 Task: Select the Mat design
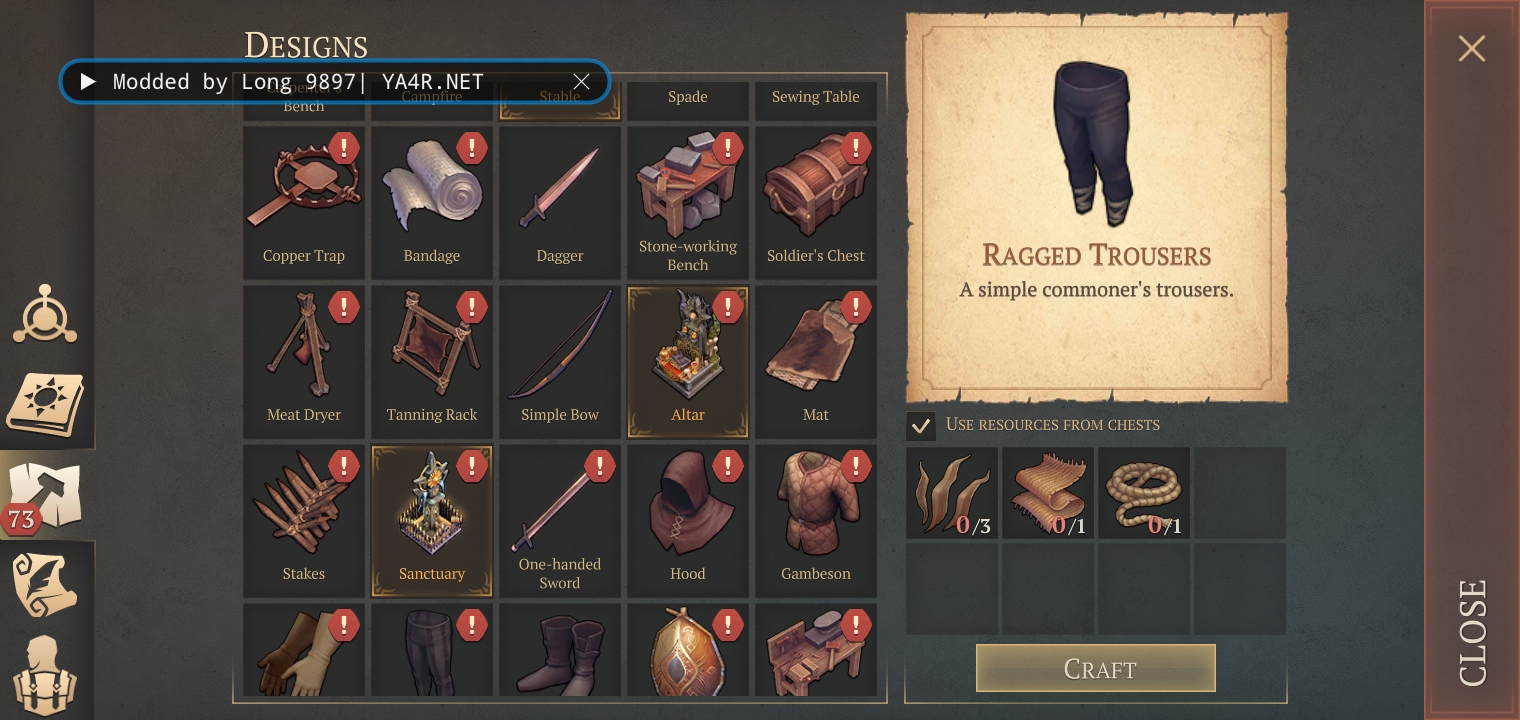pyautogui.click(x=816, y=362)
